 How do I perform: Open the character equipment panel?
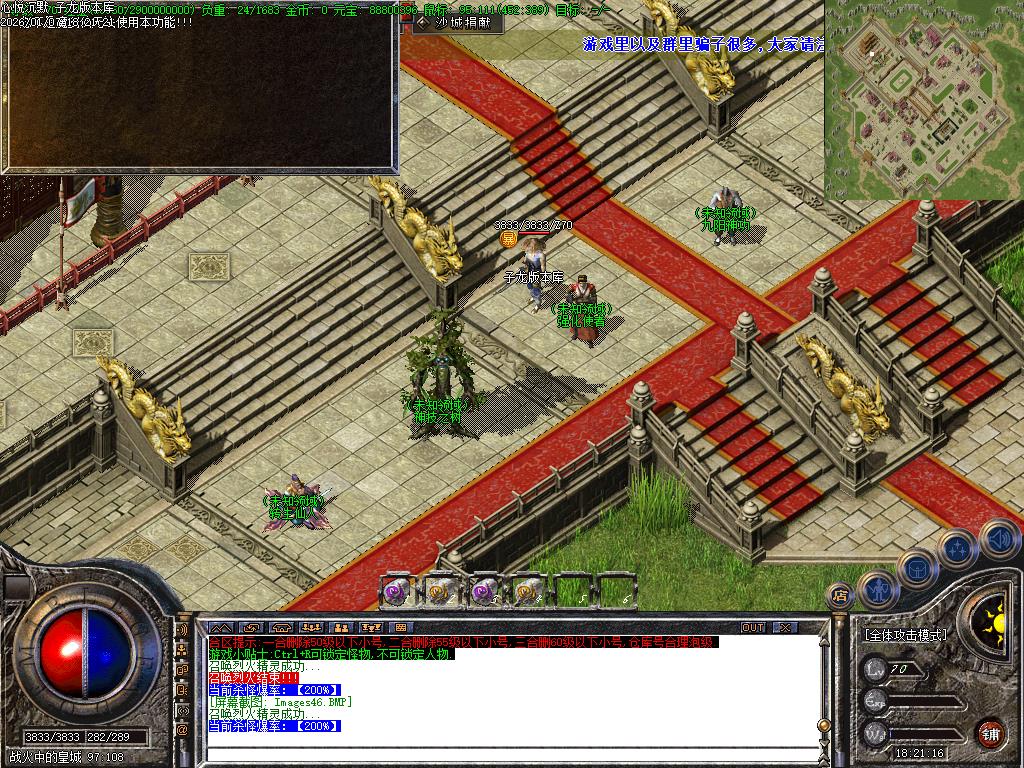877,590
